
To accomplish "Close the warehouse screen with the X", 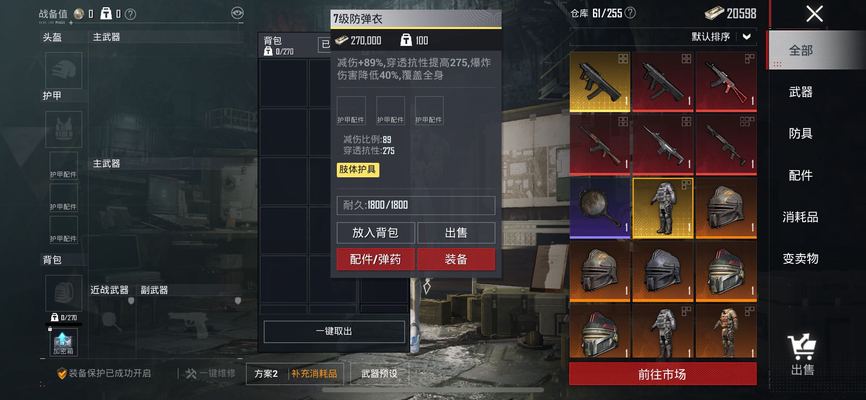I will point(815,14).
